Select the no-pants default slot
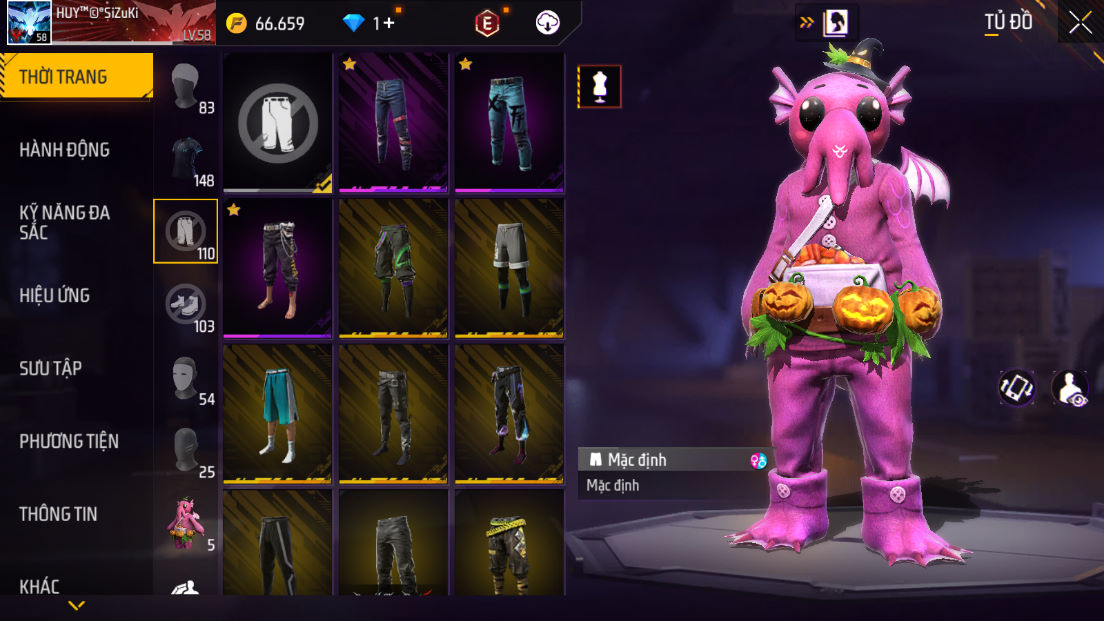The image size is (1104, 621). [x=278, y=122]
